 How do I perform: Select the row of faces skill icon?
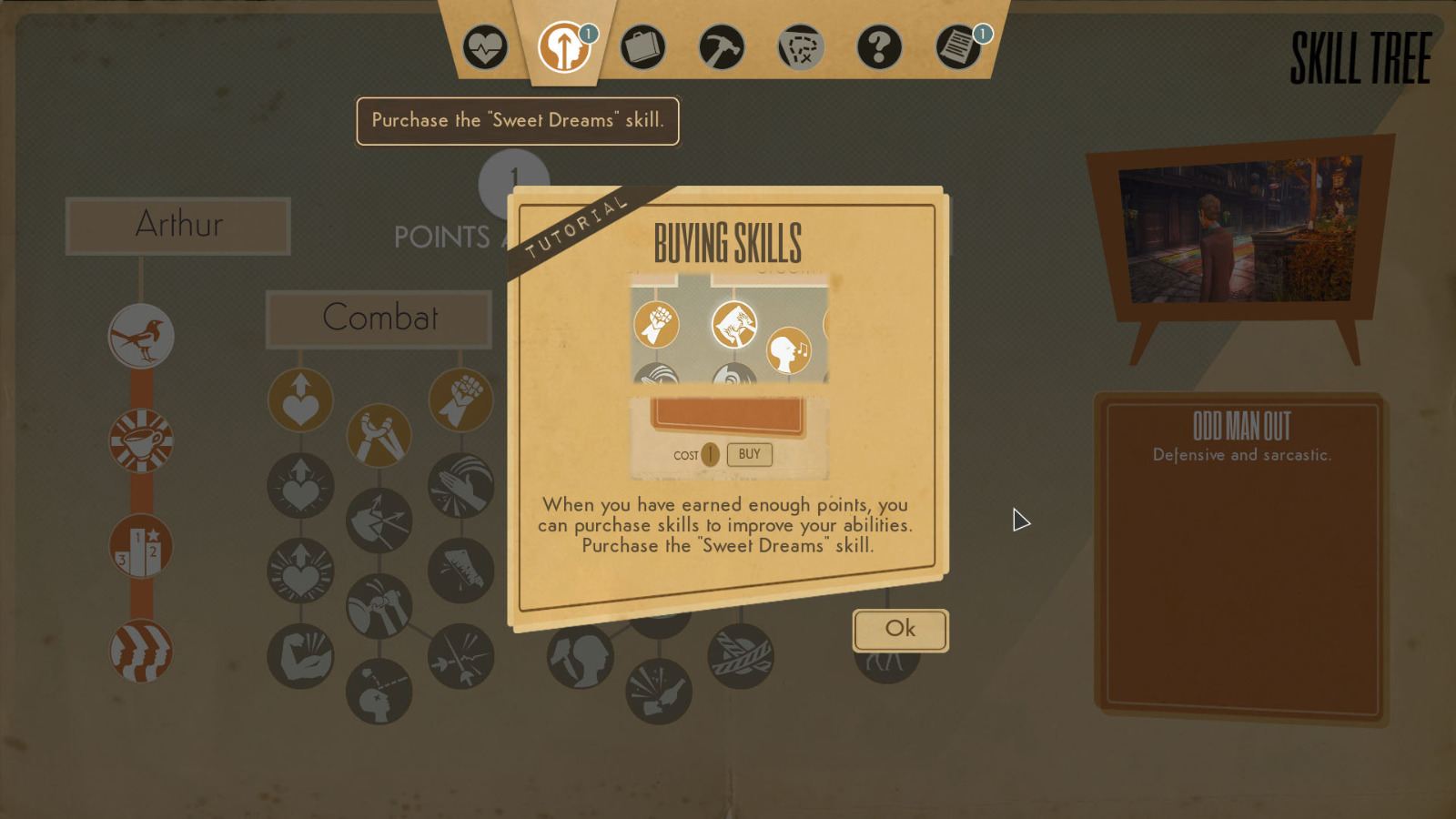pos(141,651)
